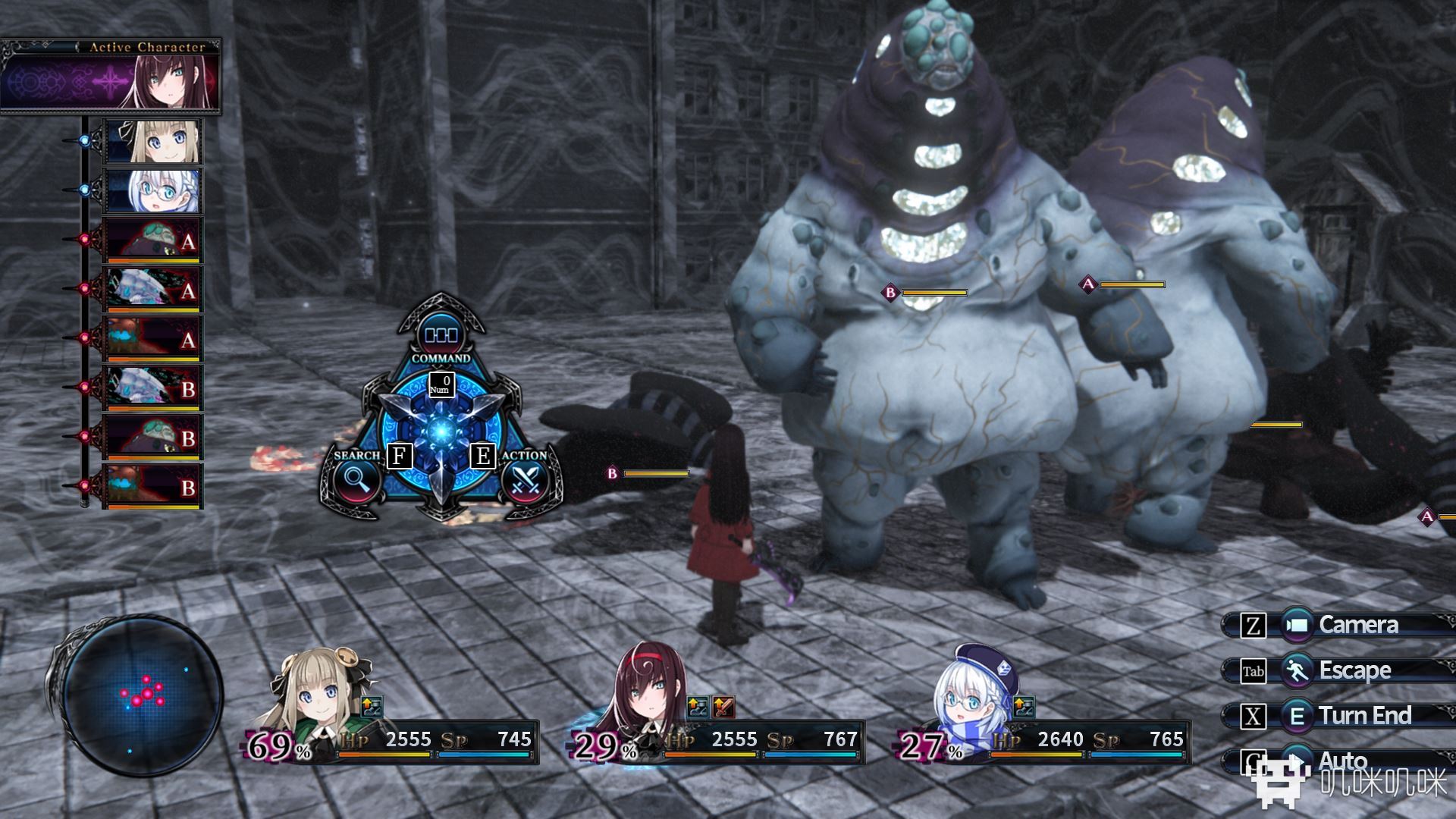Open the Command menu icon

[441, 334]
